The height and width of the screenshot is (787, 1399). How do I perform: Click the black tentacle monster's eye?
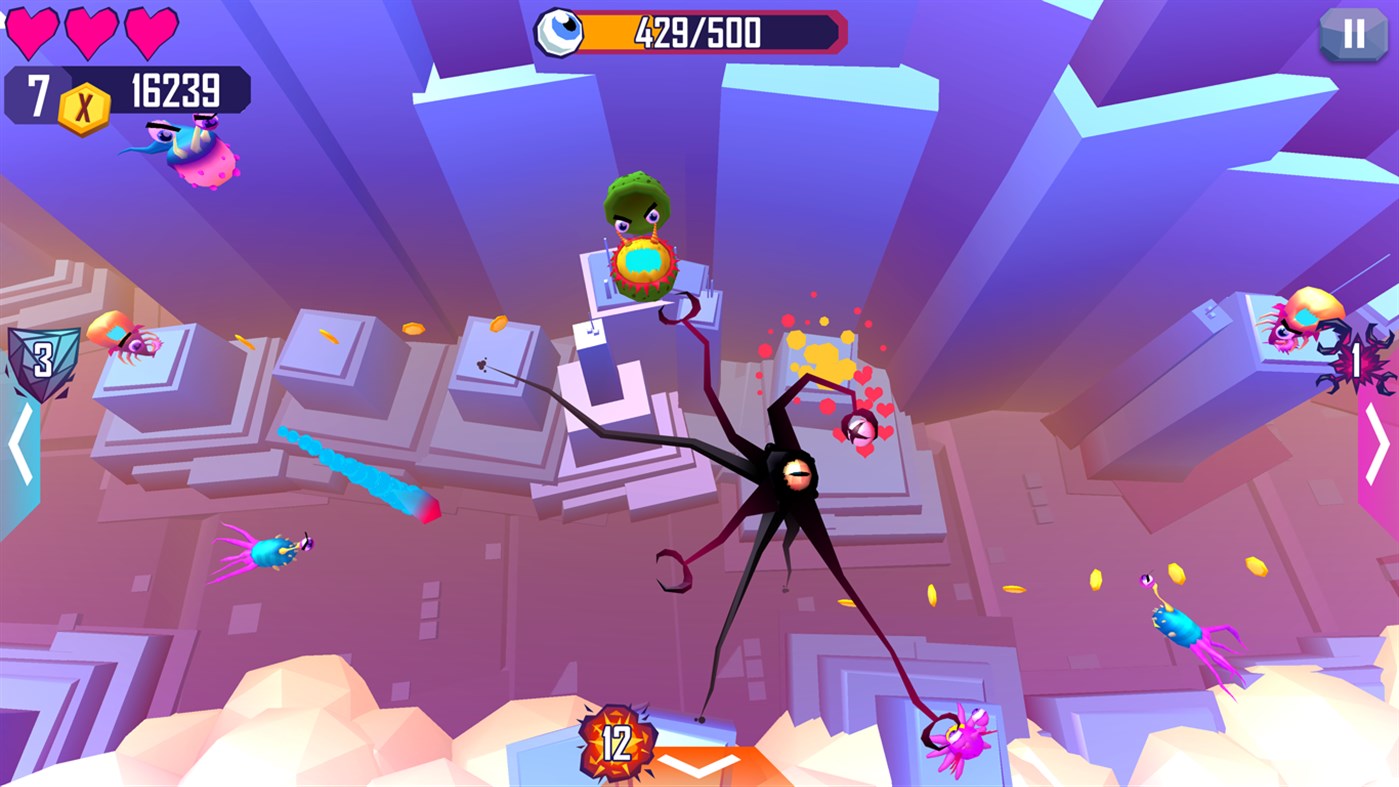(x=795, y=472)
